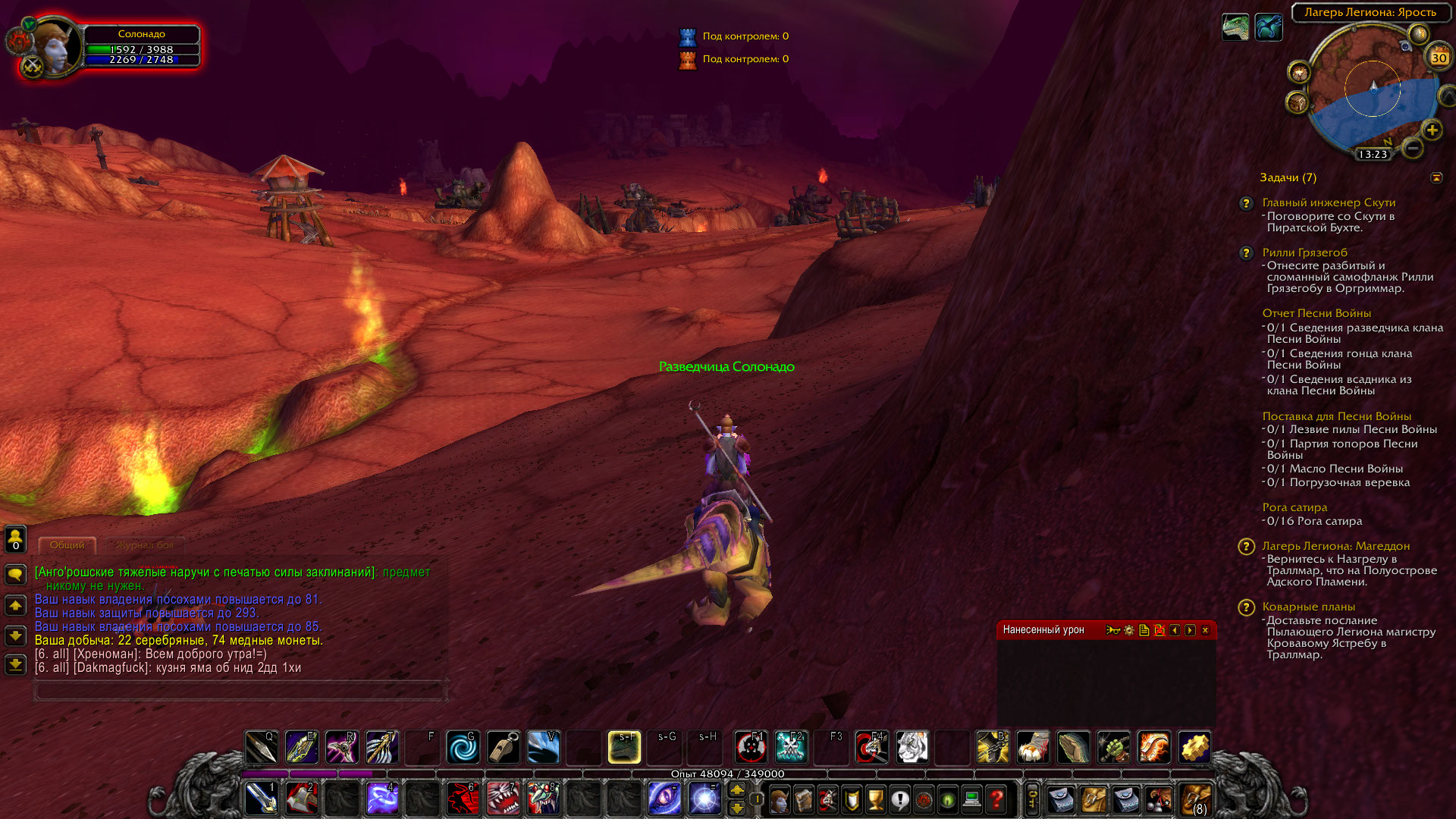The width and height of the screenshot is (1456, 819).
Task: Open the game menu computer icon
Action: [971, 799]
